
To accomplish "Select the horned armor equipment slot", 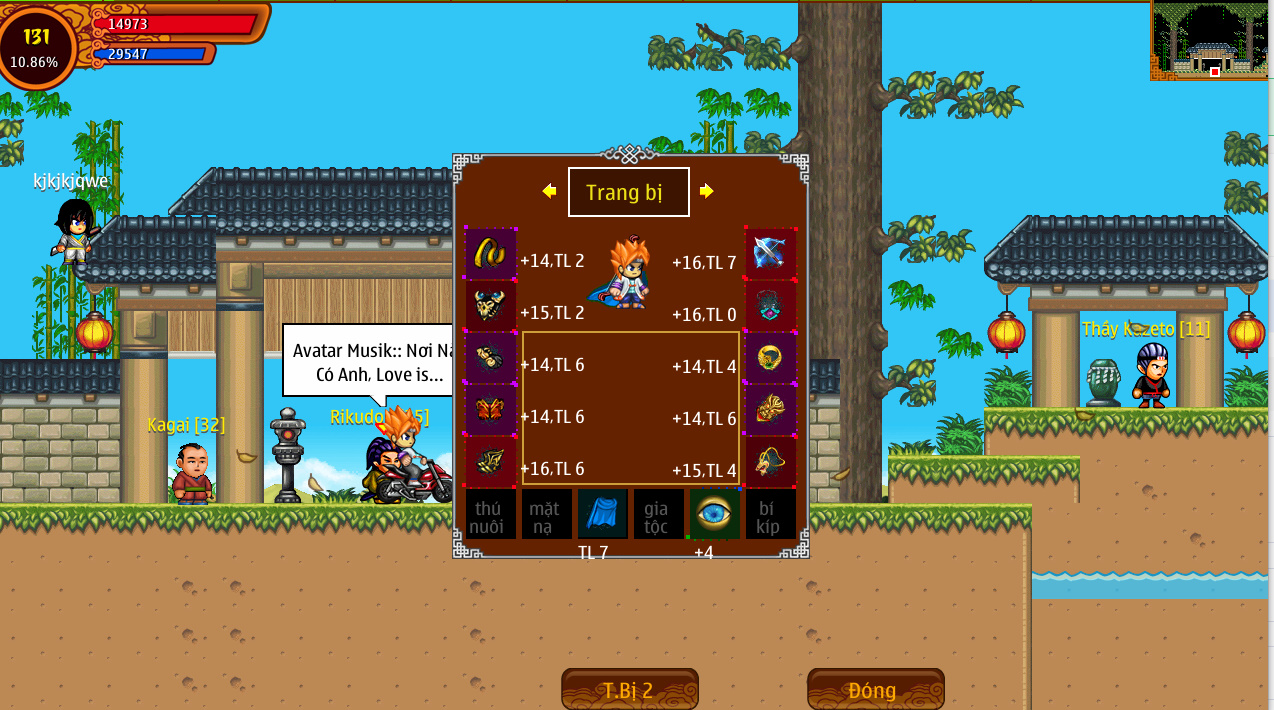I will pyautogui.click(x=491, y=305).
